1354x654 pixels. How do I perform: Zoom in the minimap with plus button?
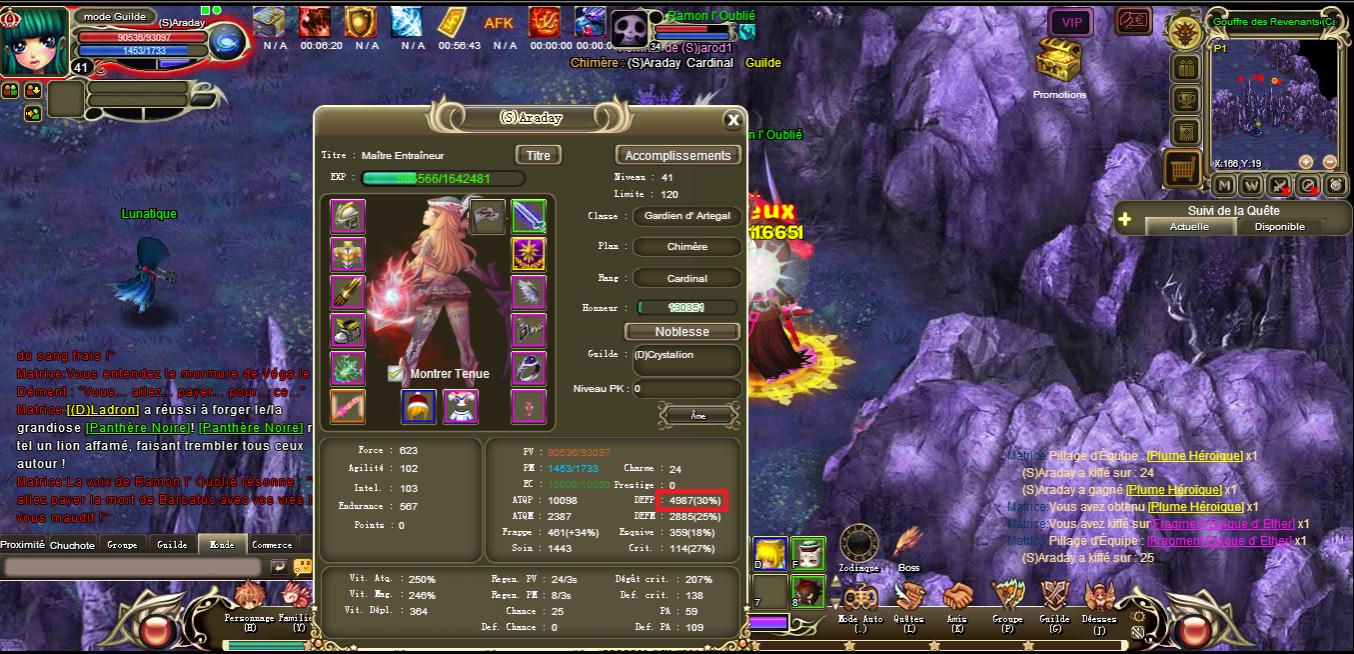pyautogui.click(x=1306, y=162)
